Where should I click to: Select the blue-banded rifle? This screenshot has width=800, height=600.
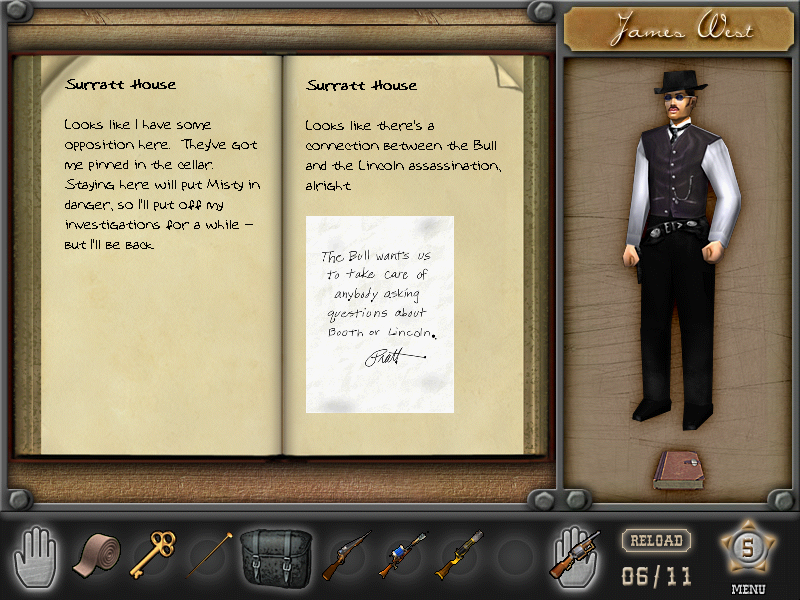(402, 555)
